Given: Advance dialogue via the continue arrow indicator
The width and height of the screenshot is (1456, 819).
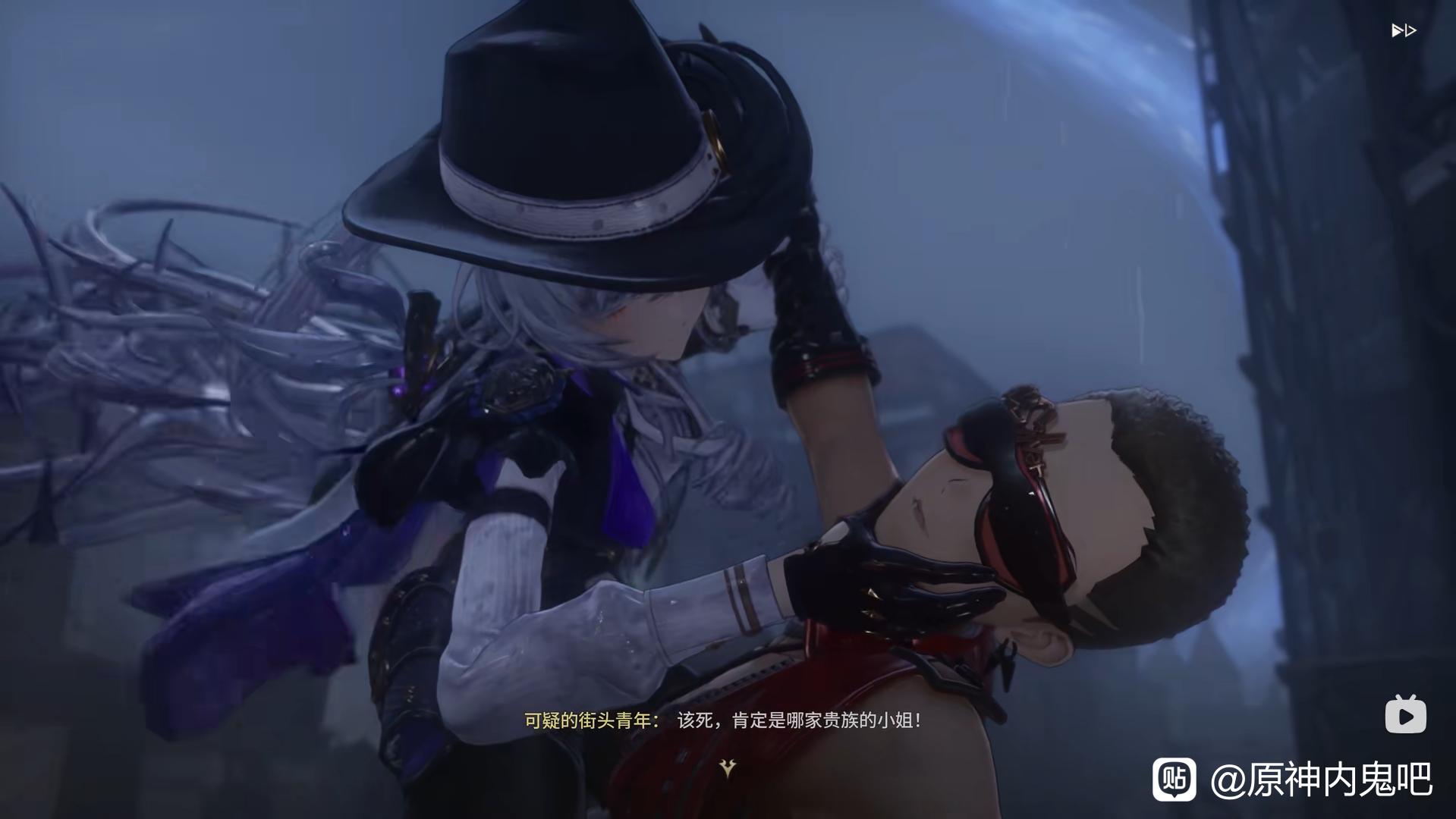Looking at the screenshot, I should point(728,768).
